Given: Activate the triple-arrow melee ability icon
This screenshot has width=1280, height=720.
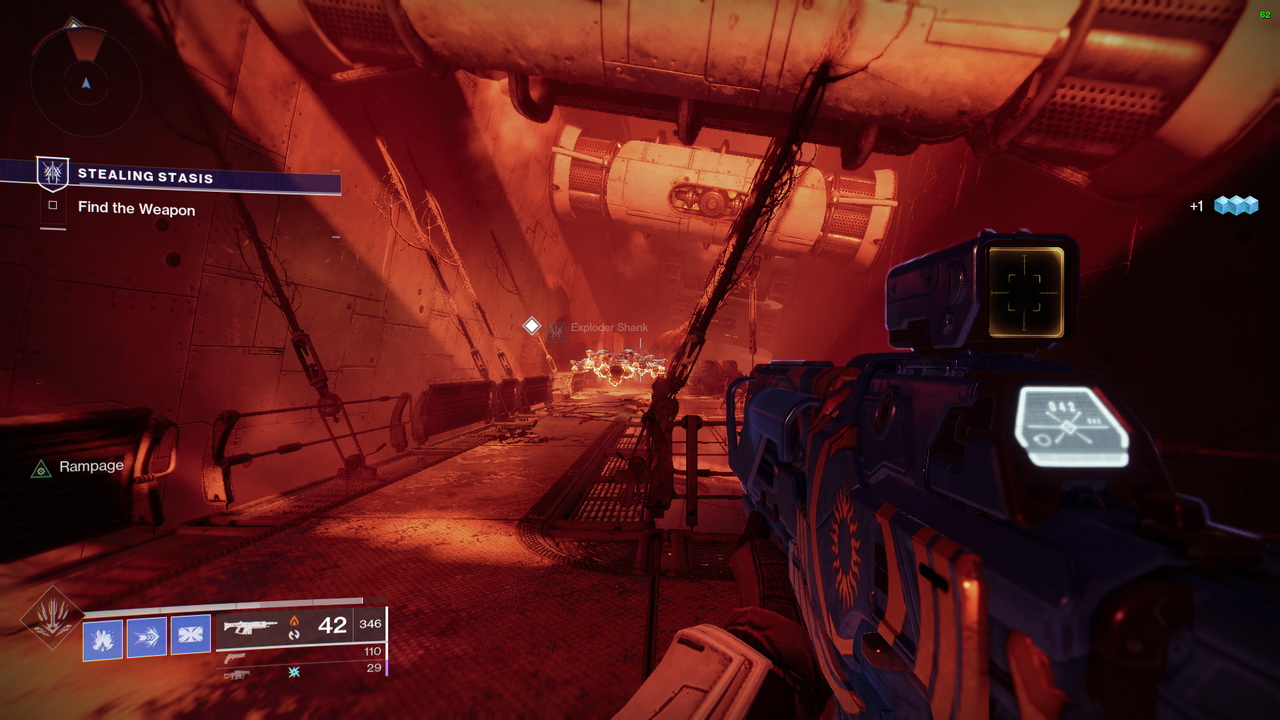Looking at the screenshot, I should pos(147,637).
